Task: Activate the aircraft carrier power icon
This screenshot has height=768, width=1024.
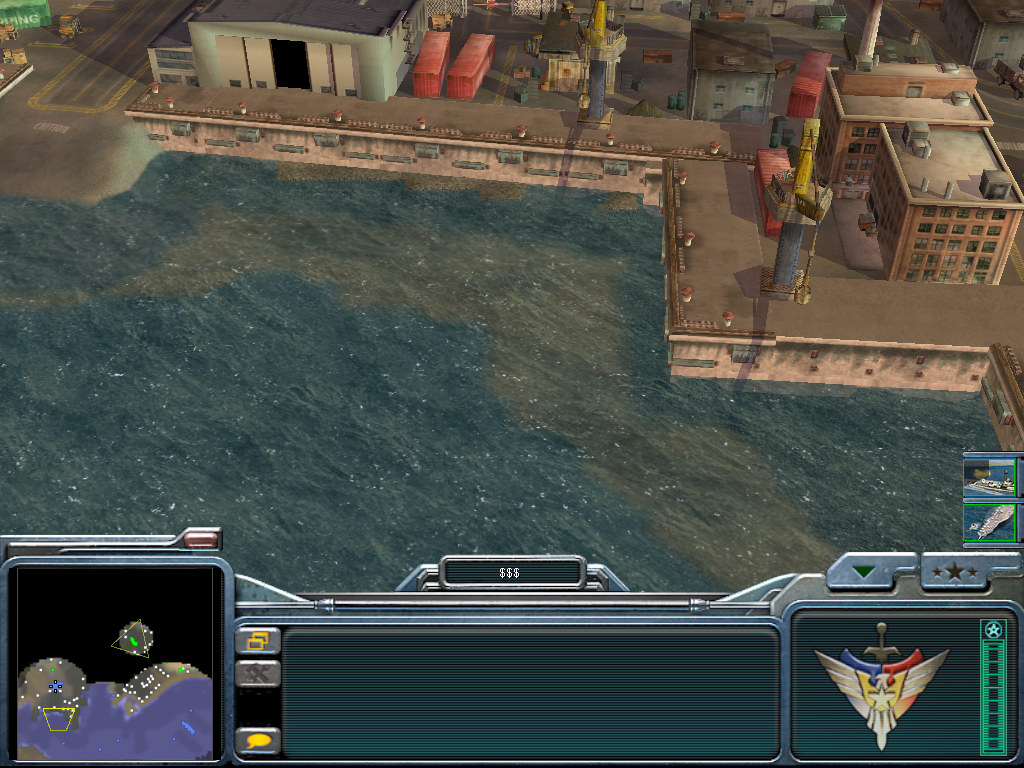Action: (989, 524)
